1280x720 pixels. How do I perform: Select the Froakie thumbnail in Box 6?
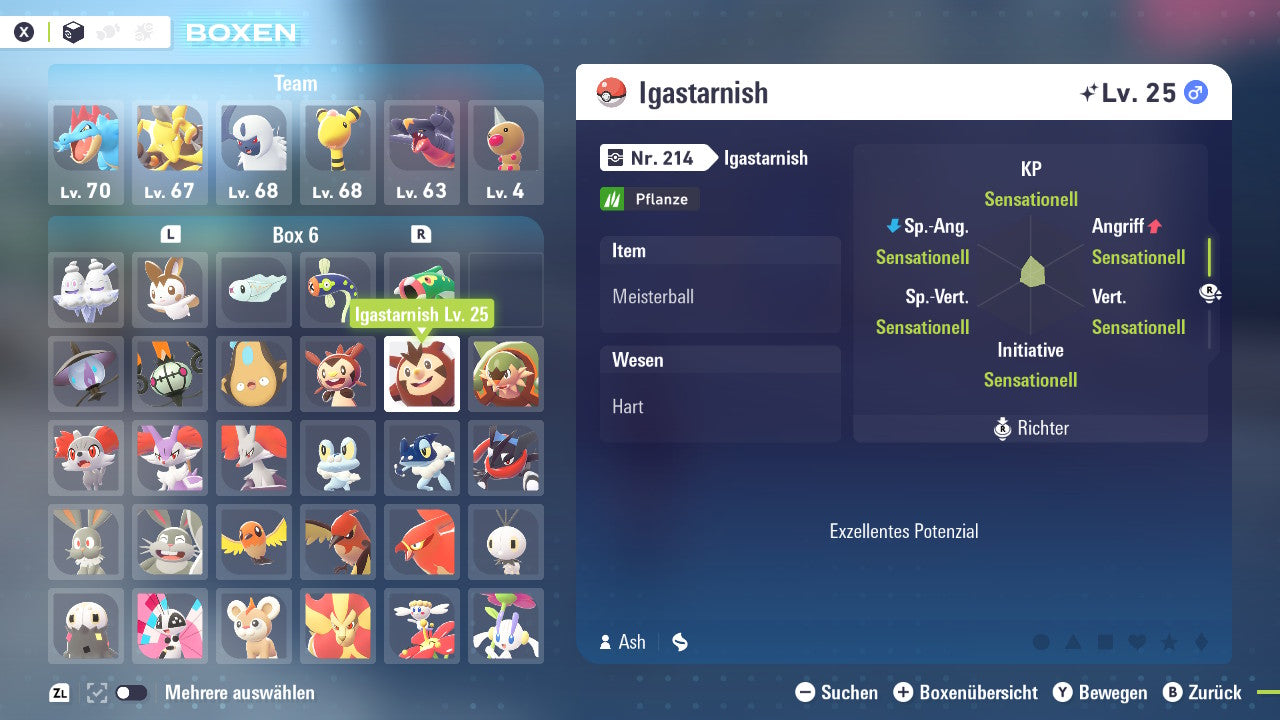tap(338, 458)
